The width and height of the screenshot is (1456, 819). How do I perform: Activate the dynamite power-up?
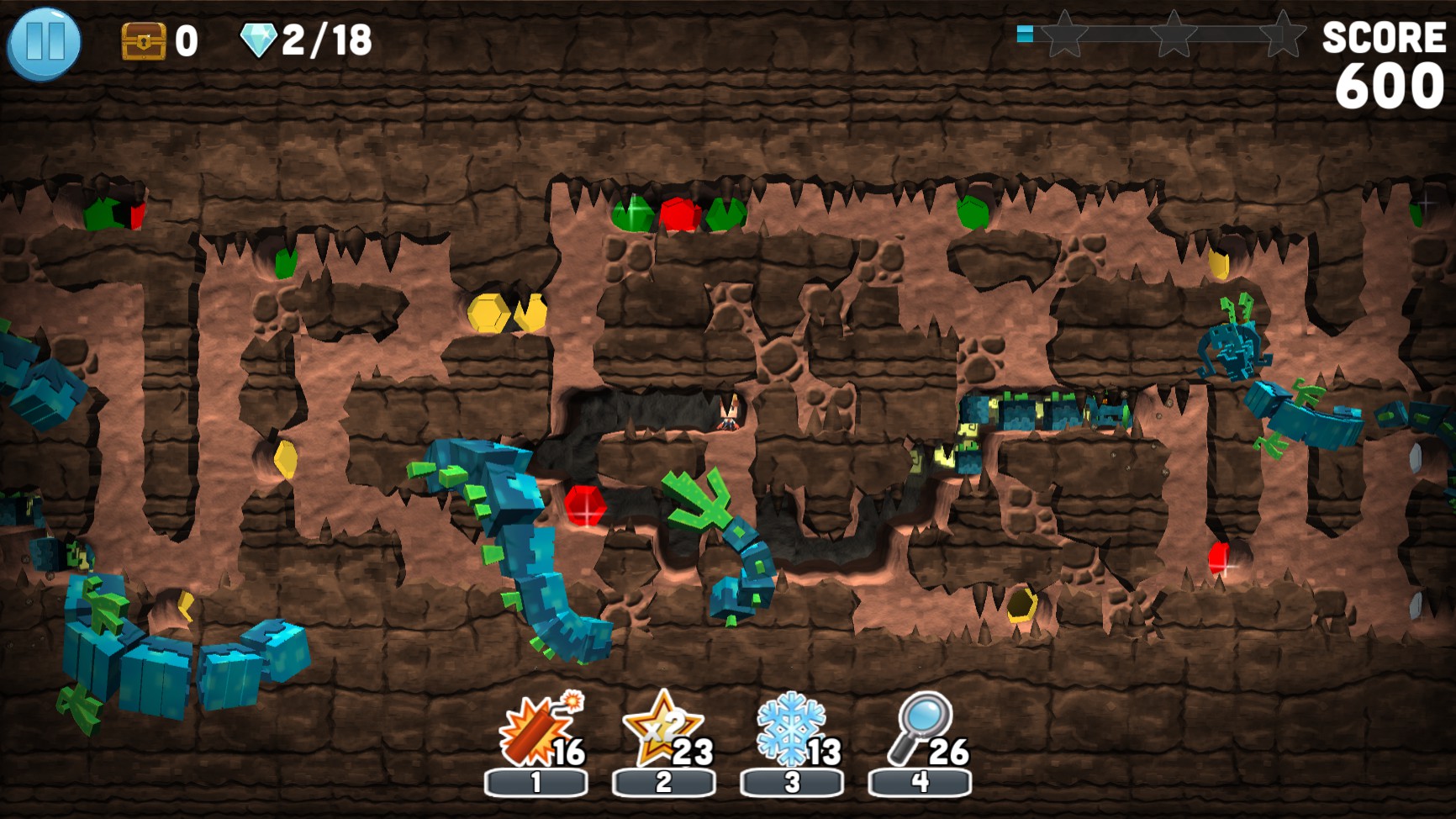(x=533, y=734)
